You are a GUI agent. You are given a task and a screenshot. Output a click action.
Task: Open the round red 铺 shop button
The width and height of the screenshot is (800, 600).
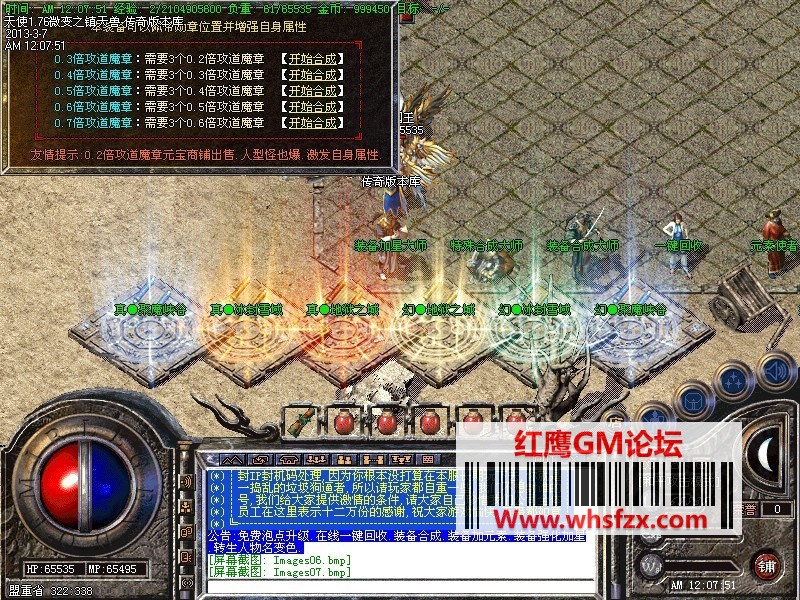click(x=766, y=564)
